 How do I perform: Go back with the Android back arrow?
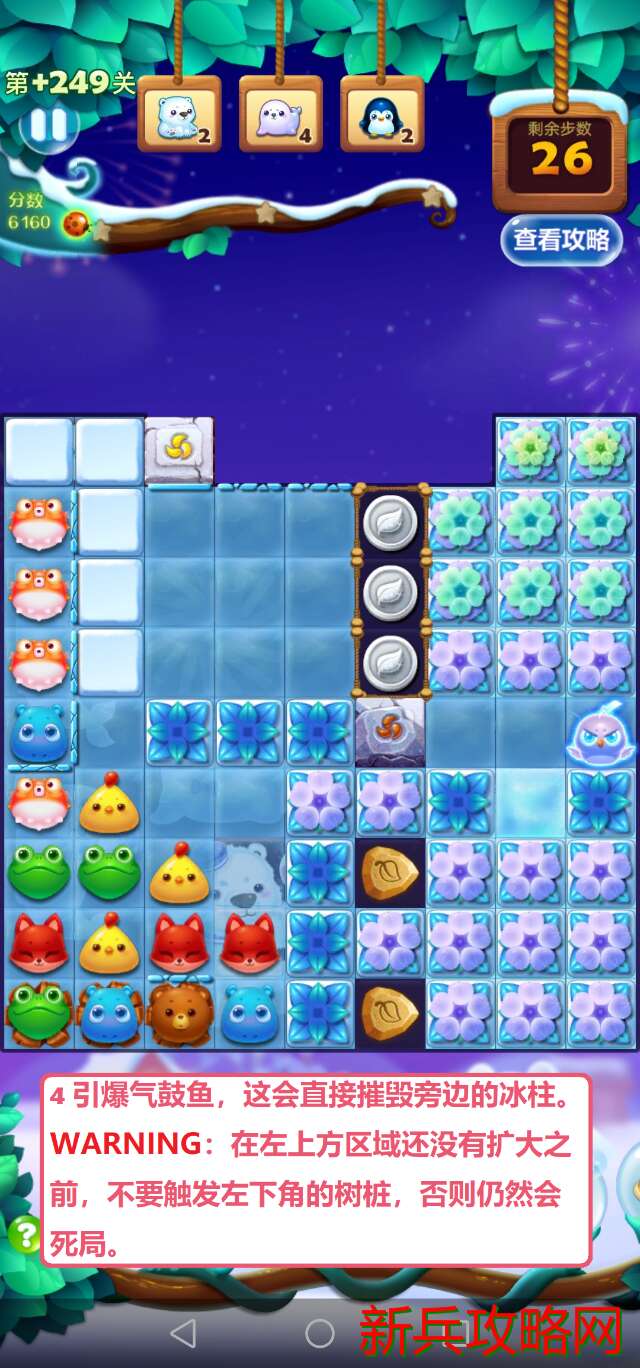(182, 1332)
